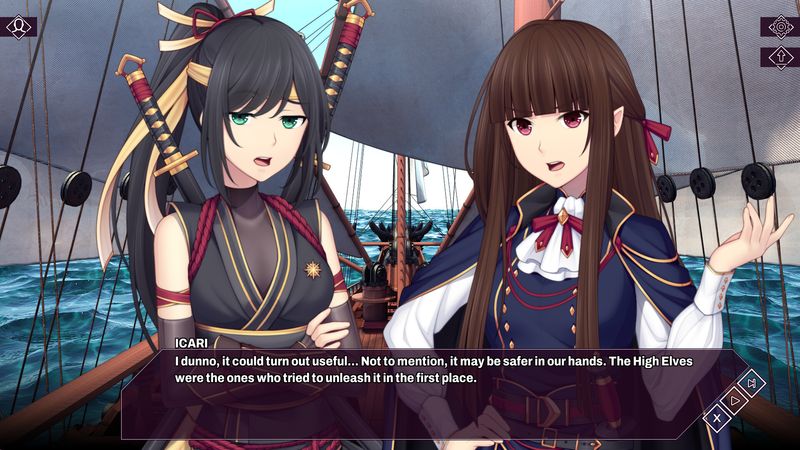Click the up-arrow diamond icon
The height and width of the screenshot is (450, 800).
779,57
